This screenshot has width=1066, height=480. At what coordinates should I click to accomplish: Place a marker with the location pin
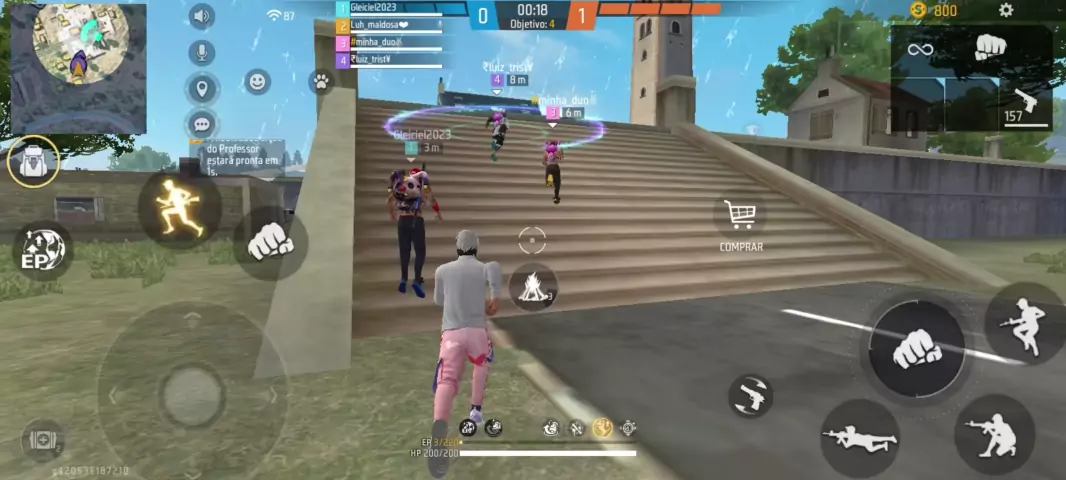pyautogui.click(x=202, y=89)
